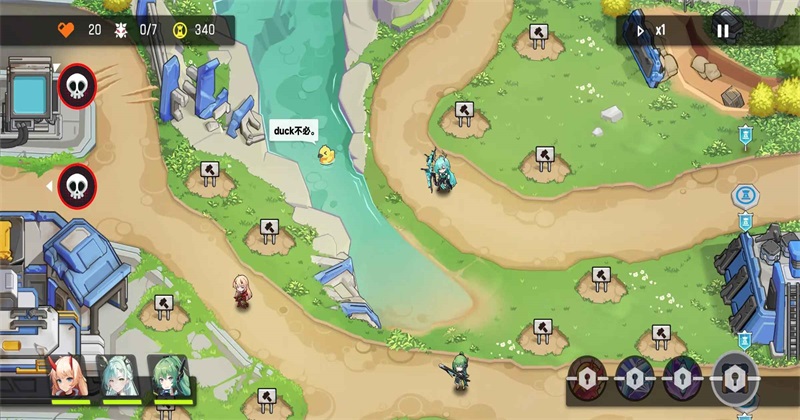
Task: Select the pink-haired horned hero portrait
Action: pos(67,378)
